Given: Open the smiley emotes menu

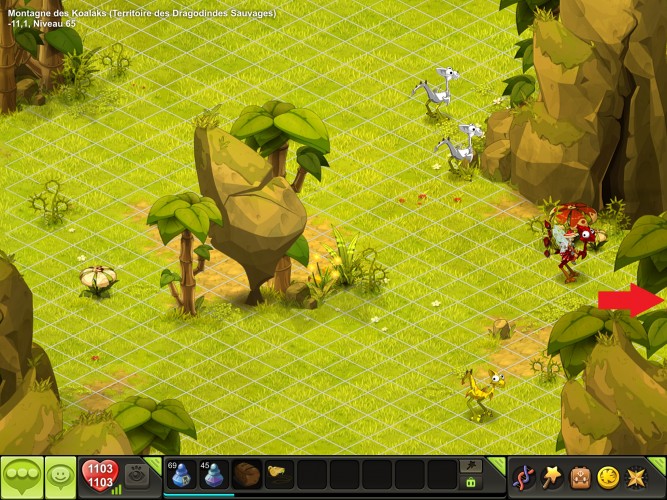Looking at the screenshot, I should (60, 473).
